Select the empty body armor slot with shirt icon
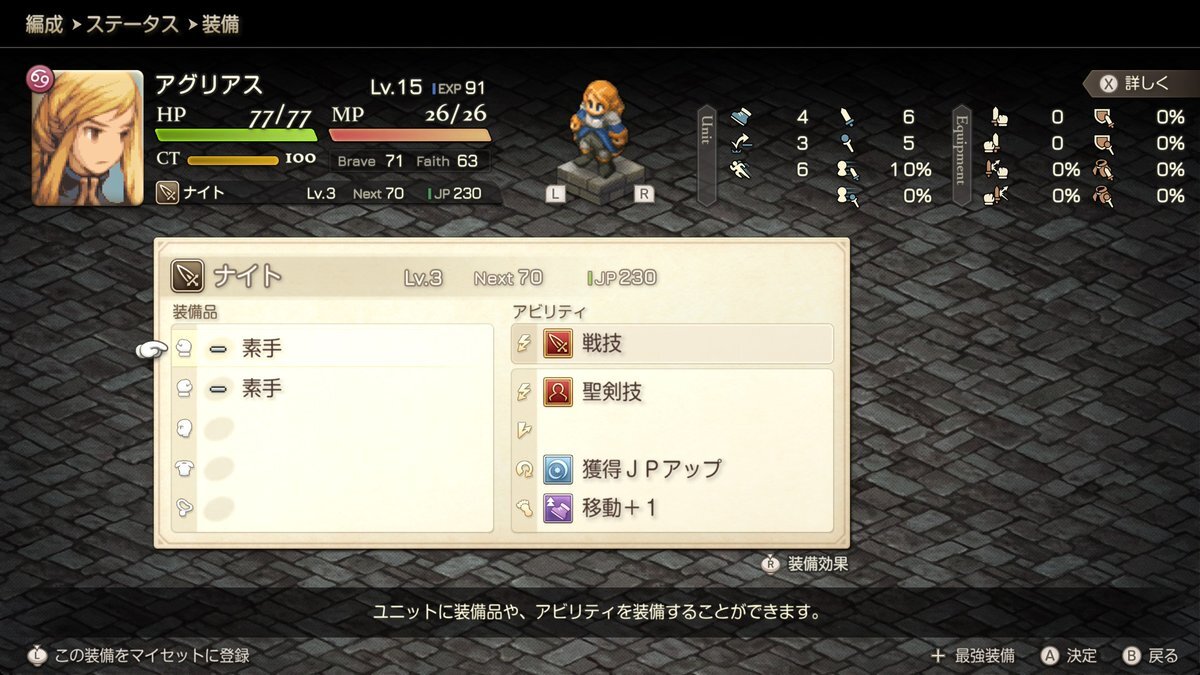 pos(330,468)
